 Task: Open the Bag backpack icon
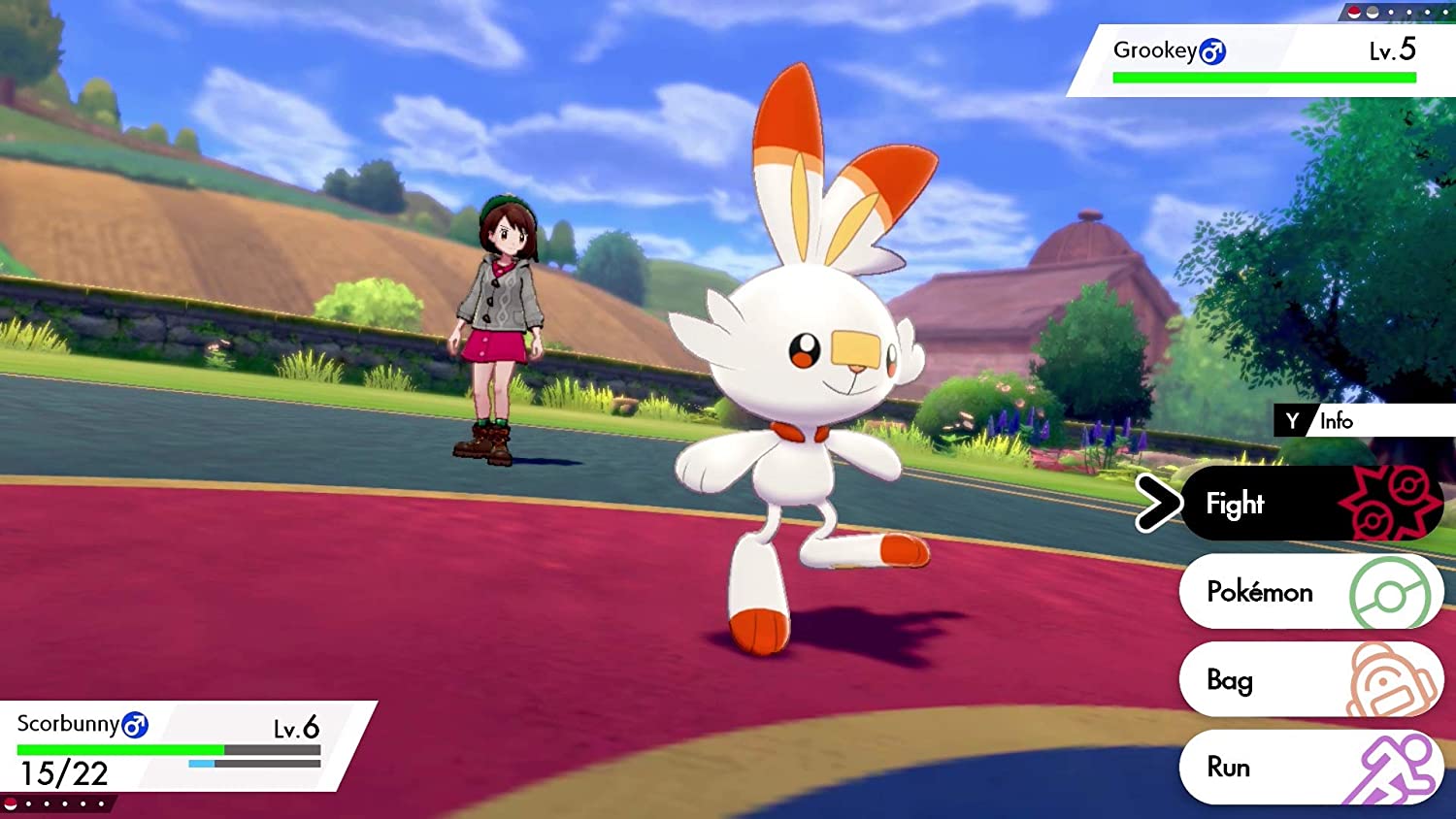coord(1392,680)
